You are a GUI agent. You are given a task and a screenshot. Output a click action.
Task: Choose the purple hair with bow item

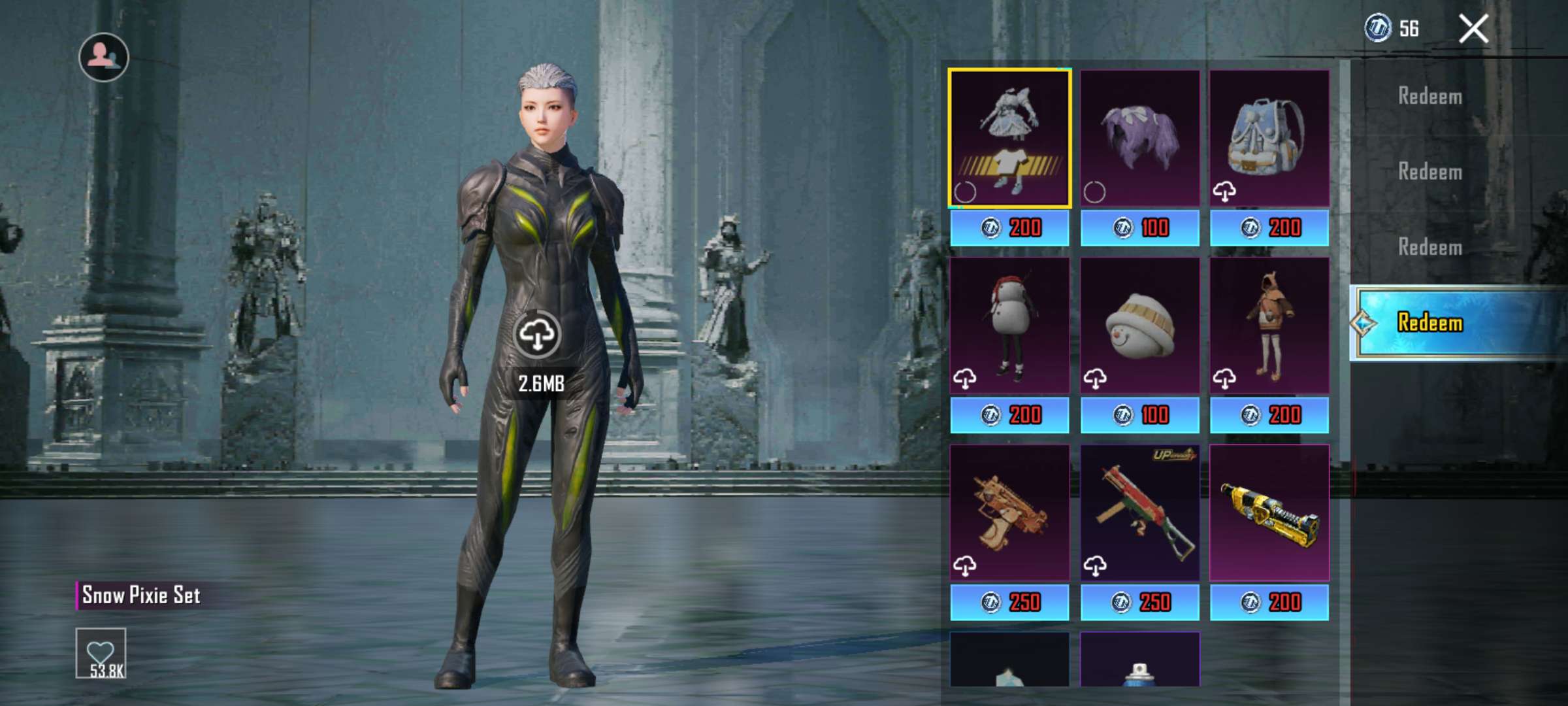point(1139,138)
